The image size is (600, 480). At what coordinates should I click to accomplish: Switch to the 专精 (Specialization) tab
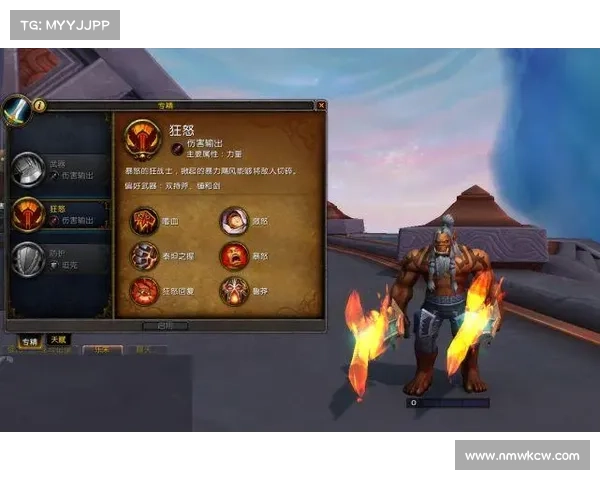pos(30,342)
